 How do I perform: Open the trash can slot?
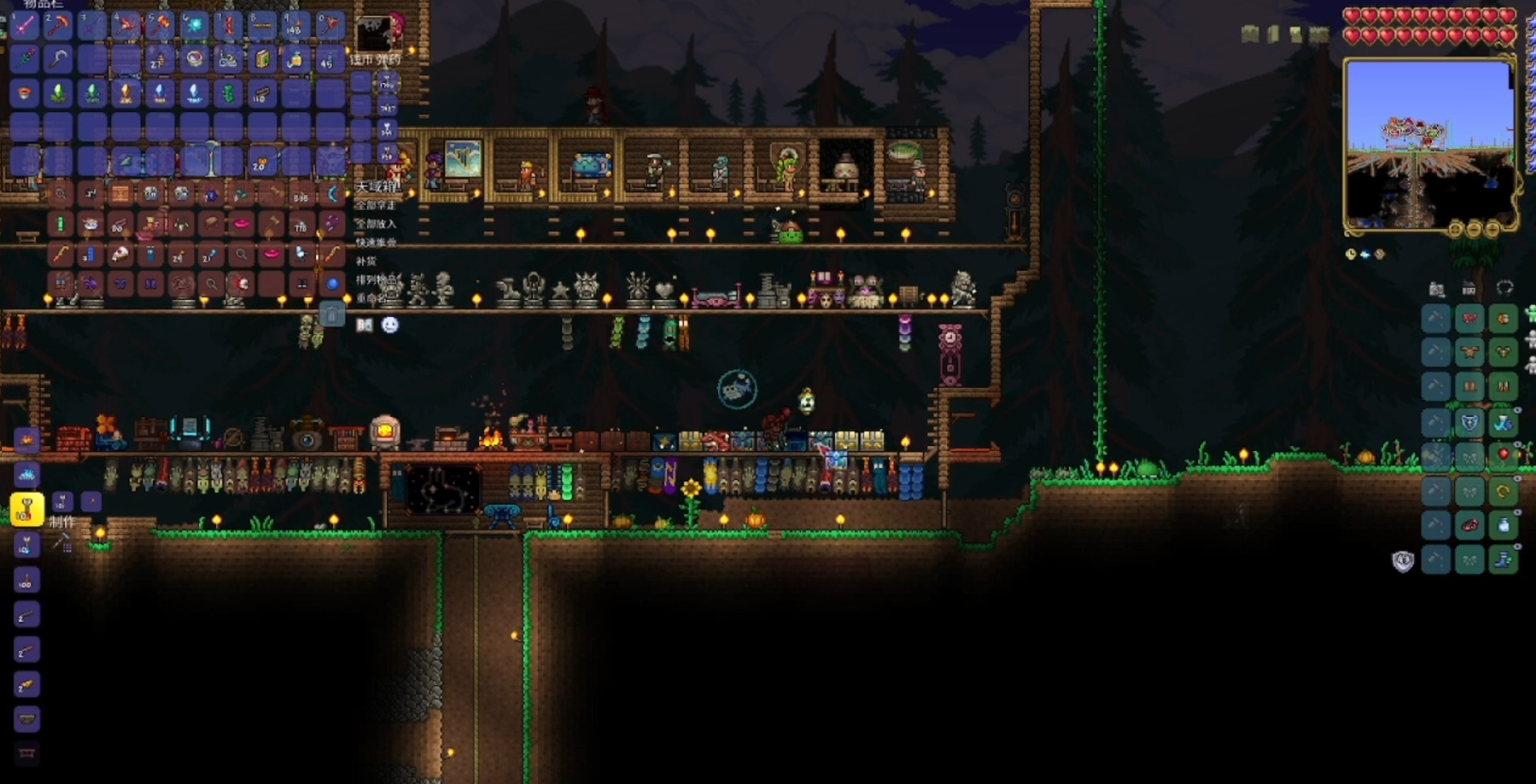(331, 314)
